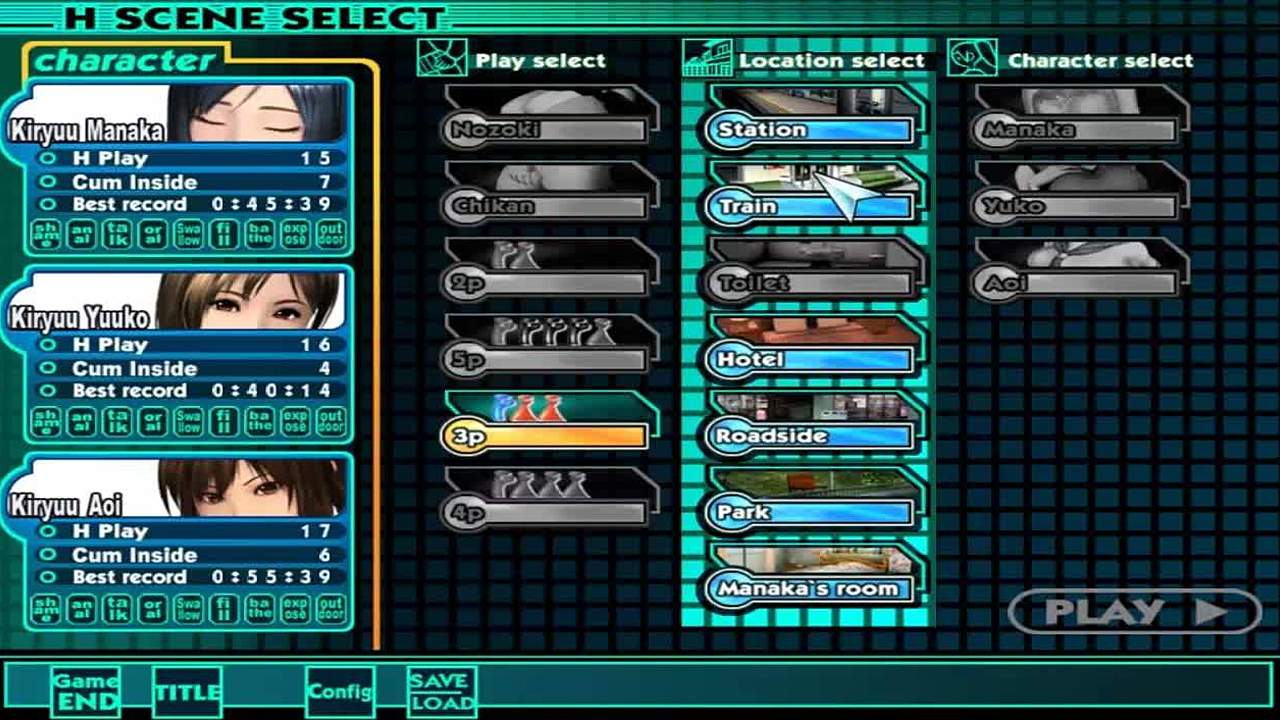The width and height of the screenshot is (1280, 720).
Task: Open the Config menu
Action: [x=340, y=692]
